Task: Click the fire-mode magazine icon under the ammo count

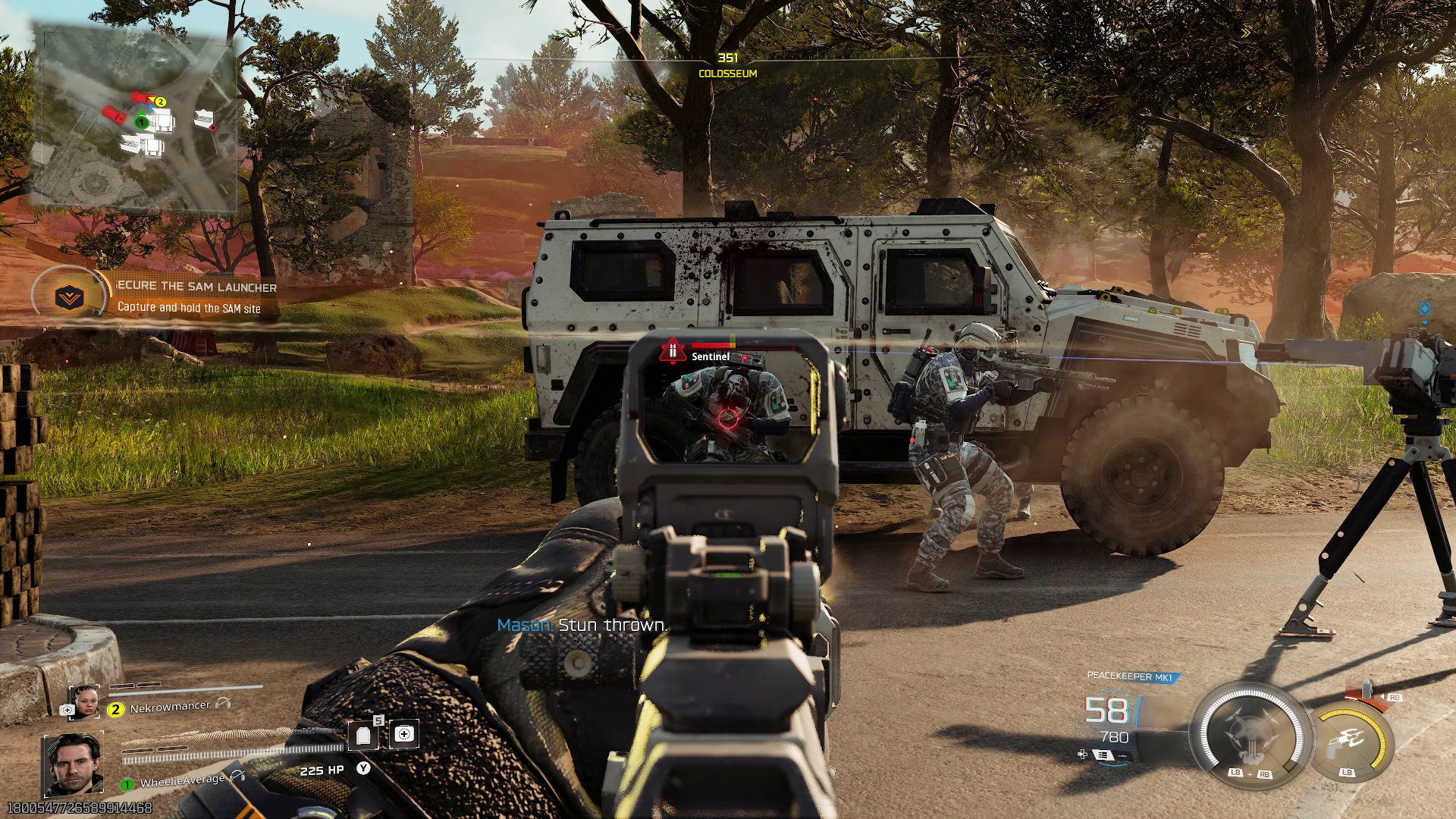Action: click(1104, 755)
